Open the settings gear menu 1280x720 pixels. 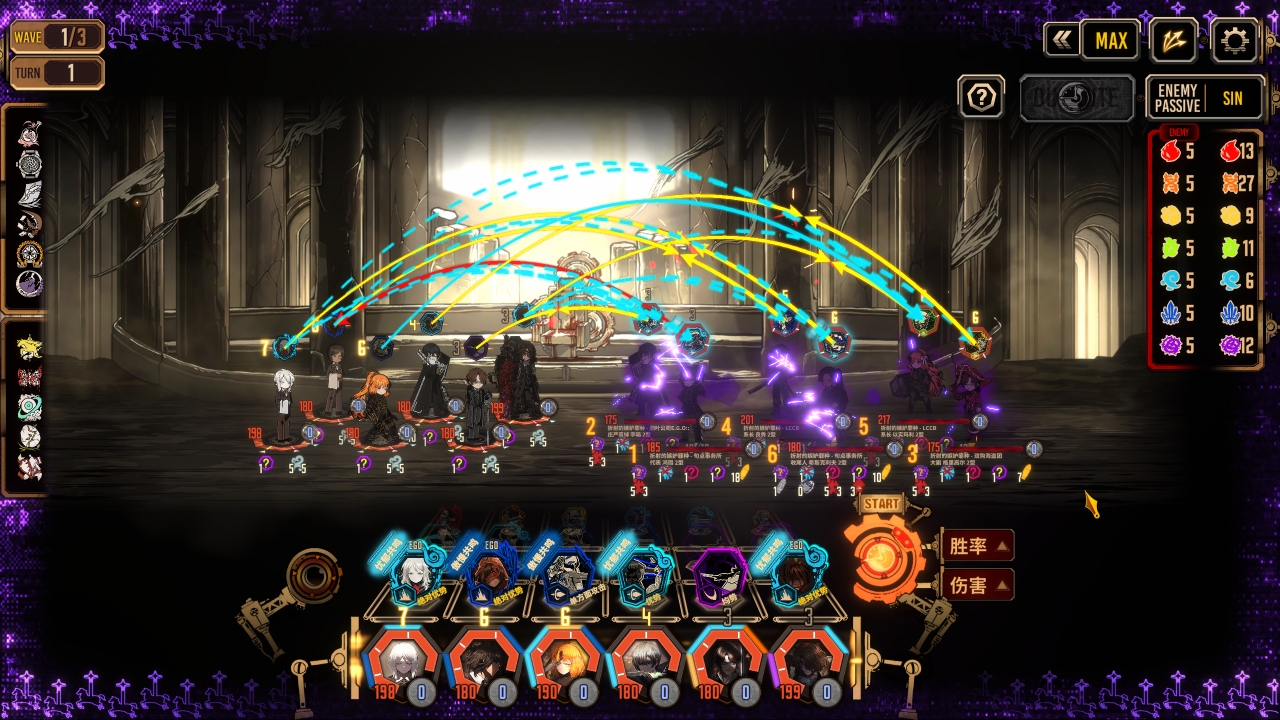tap(1234, 40)
